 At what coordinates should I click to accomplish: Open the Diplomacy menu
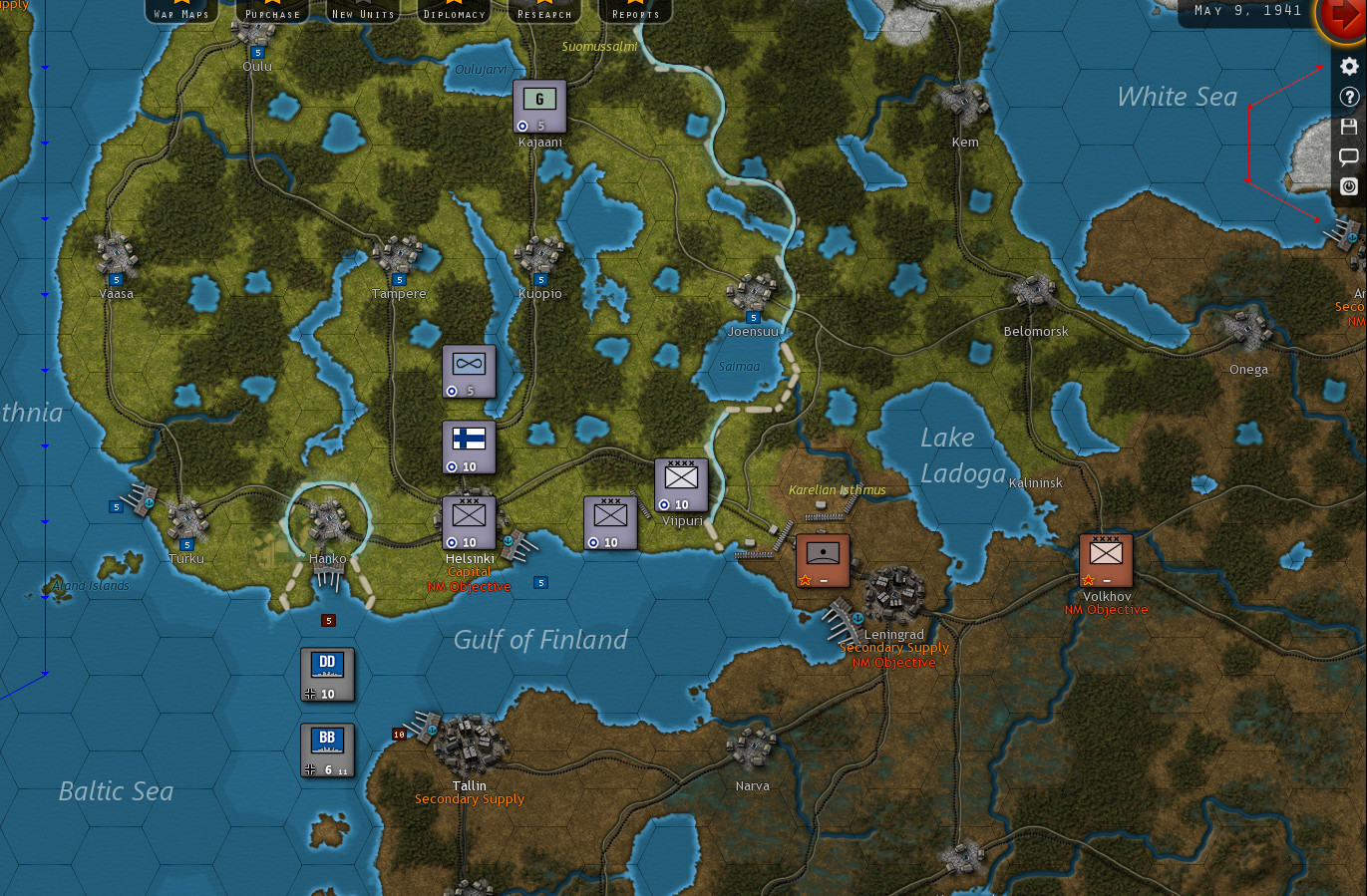pos(454,12)
